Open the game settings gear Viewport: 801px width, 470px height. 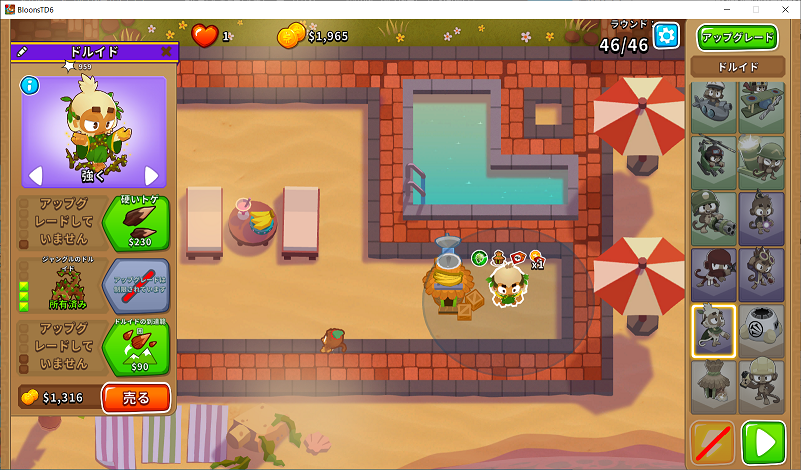click(x=666, y=36)
